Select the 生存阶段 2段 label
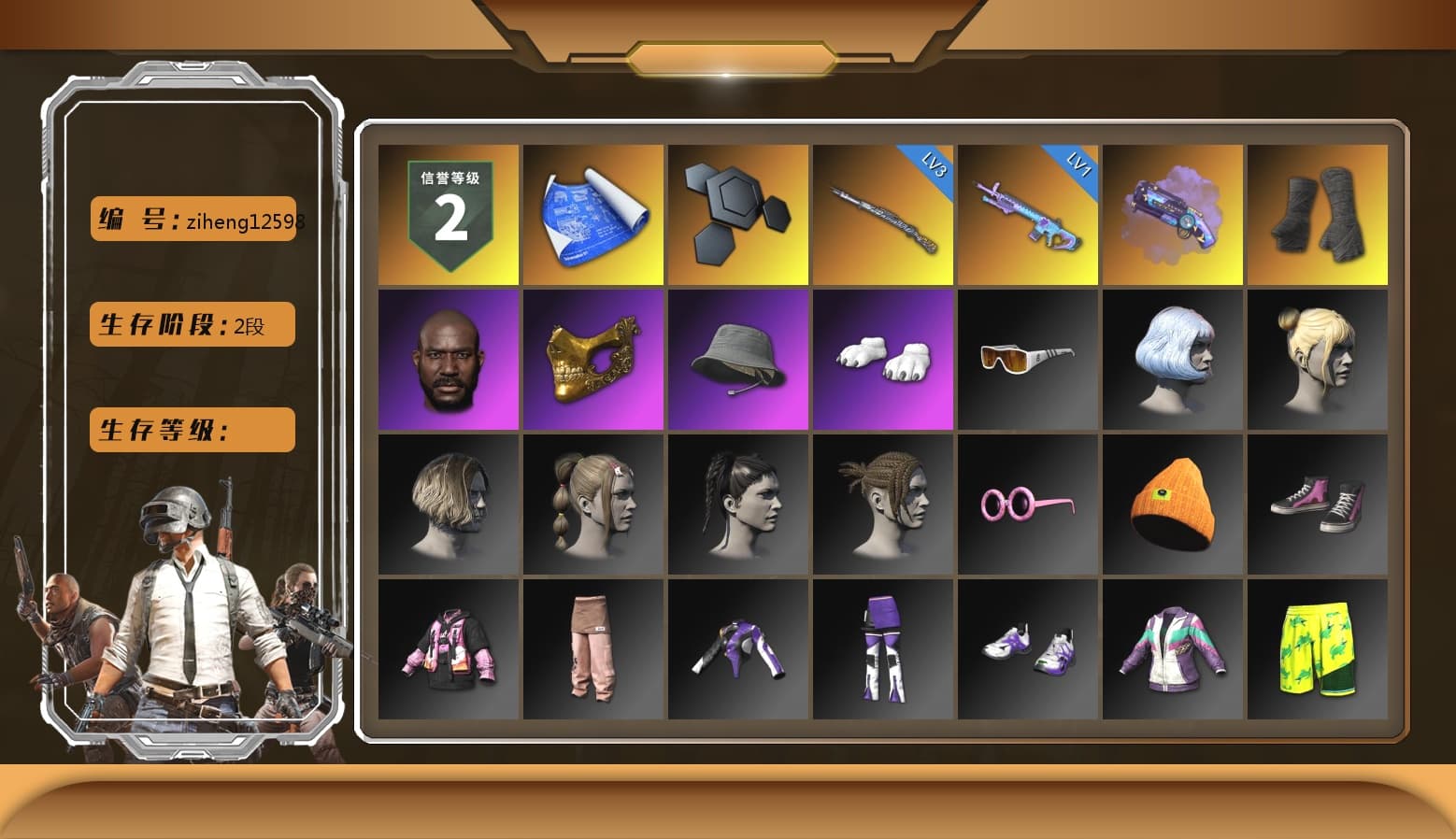 (x=192, y=324)
